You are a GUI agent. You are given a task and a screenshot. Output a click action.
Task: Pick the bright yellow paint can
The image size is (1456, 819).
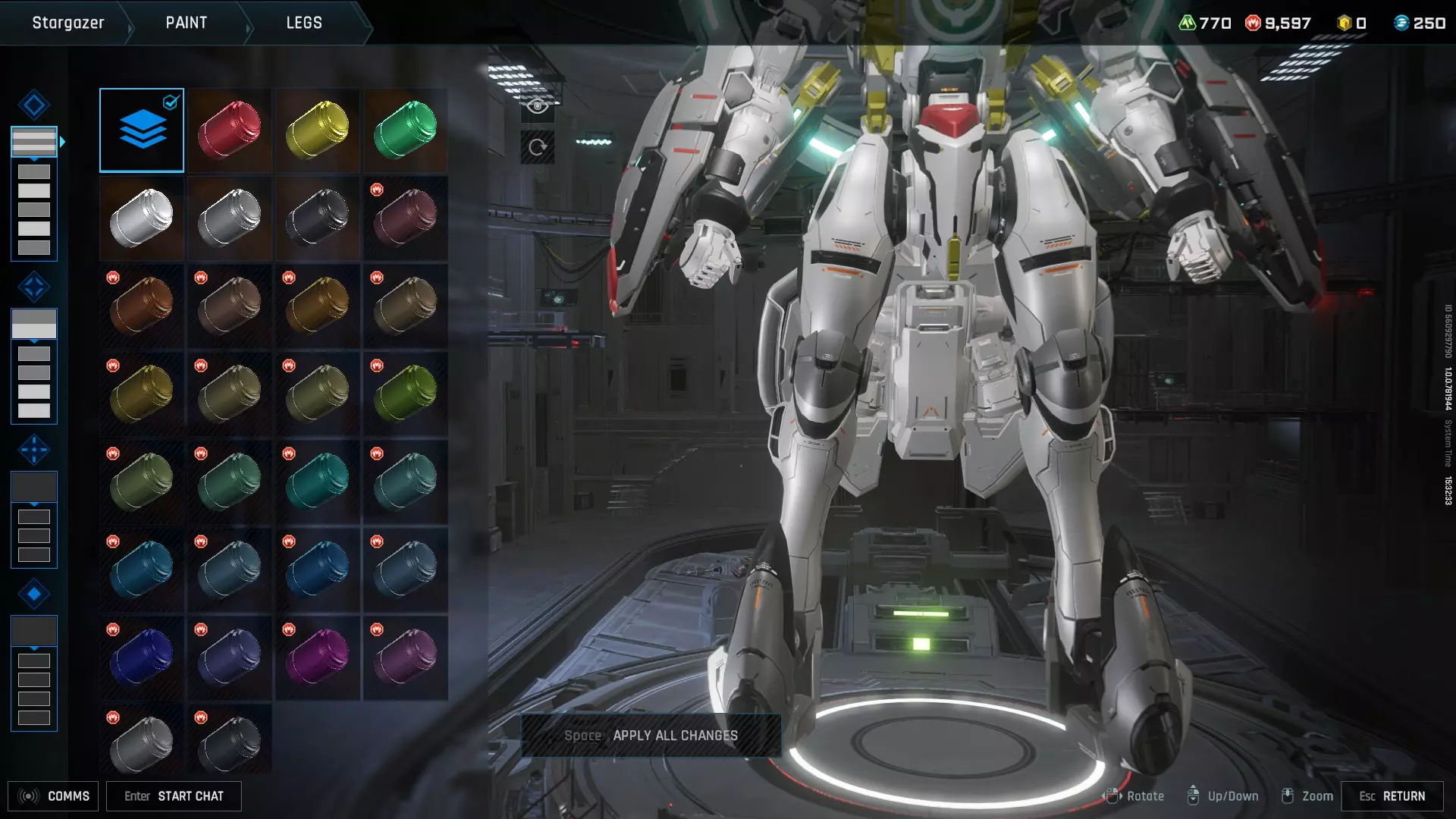tap(318, 130)
